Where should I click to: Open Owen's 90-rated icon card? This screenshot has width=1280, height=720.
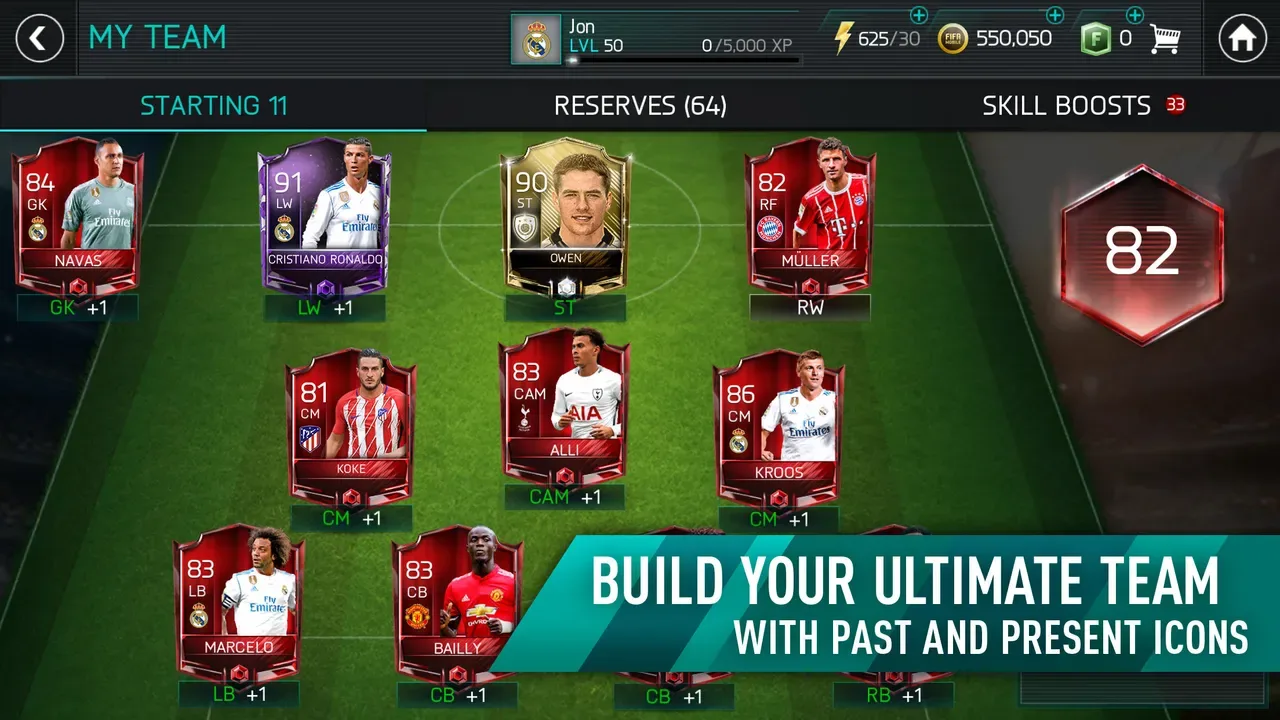tap(566, 210)
